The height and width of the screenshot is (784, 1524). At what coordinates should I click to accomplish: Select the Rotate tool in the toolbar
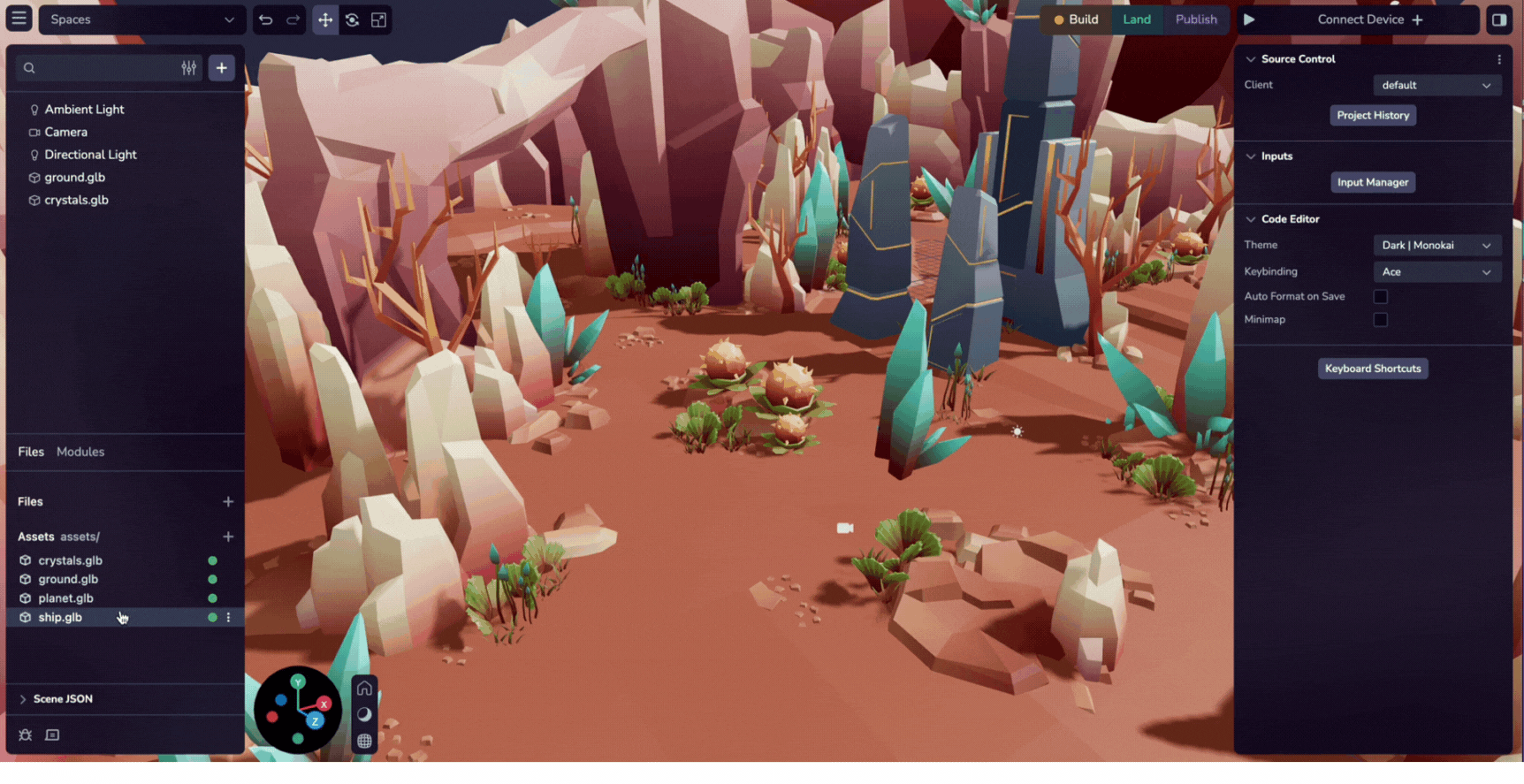(x=352, y=19)
